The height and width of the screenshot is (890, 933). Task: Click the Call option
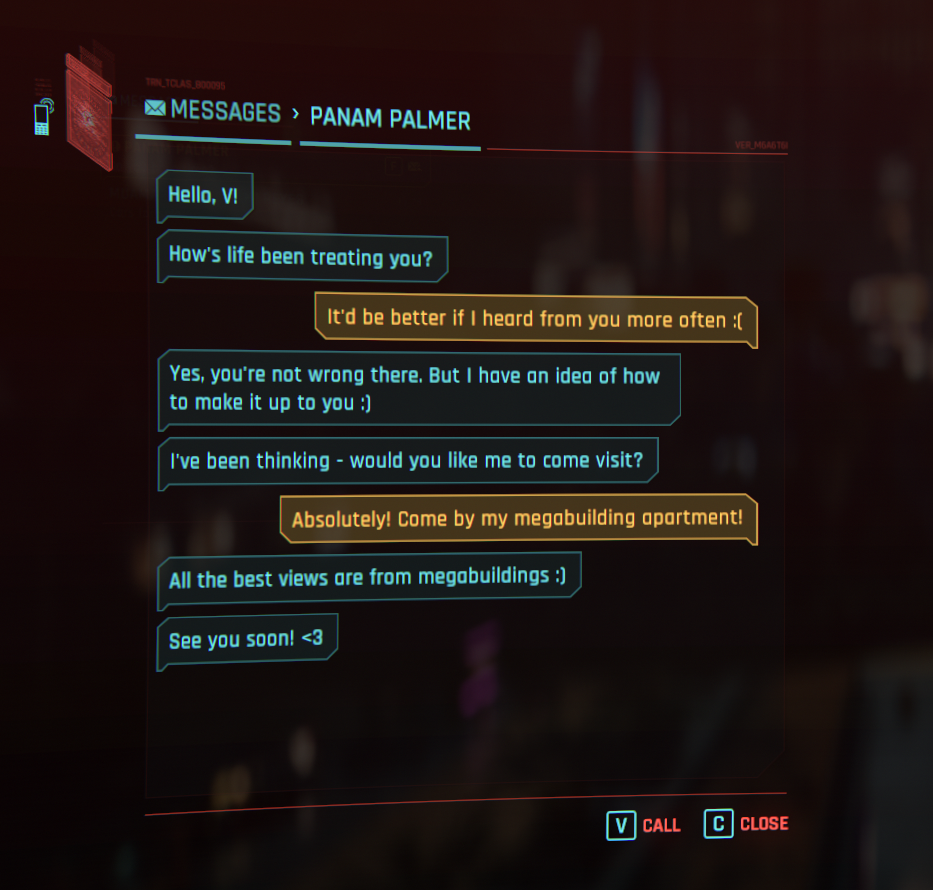(645, 825)
